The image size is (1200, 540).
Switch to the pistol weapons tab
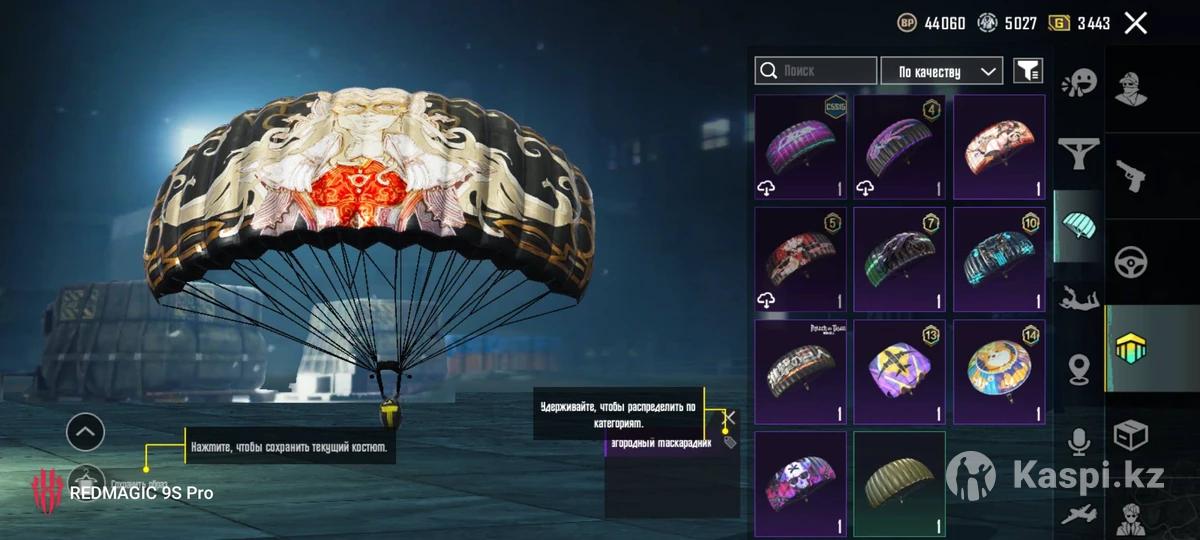coord(1132,175)
